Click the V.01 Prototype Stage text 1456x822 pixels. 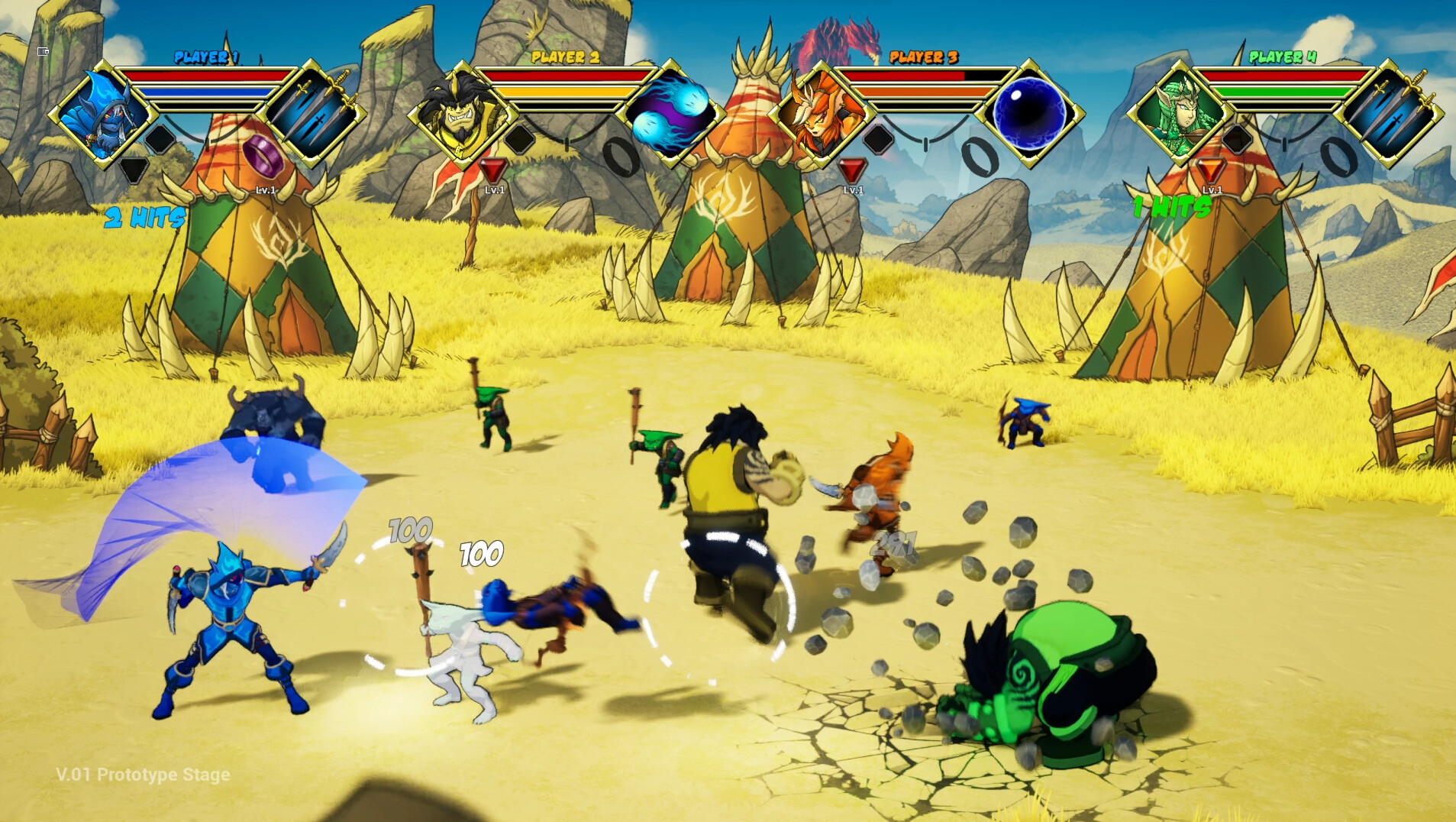click(x=145, y=774)
